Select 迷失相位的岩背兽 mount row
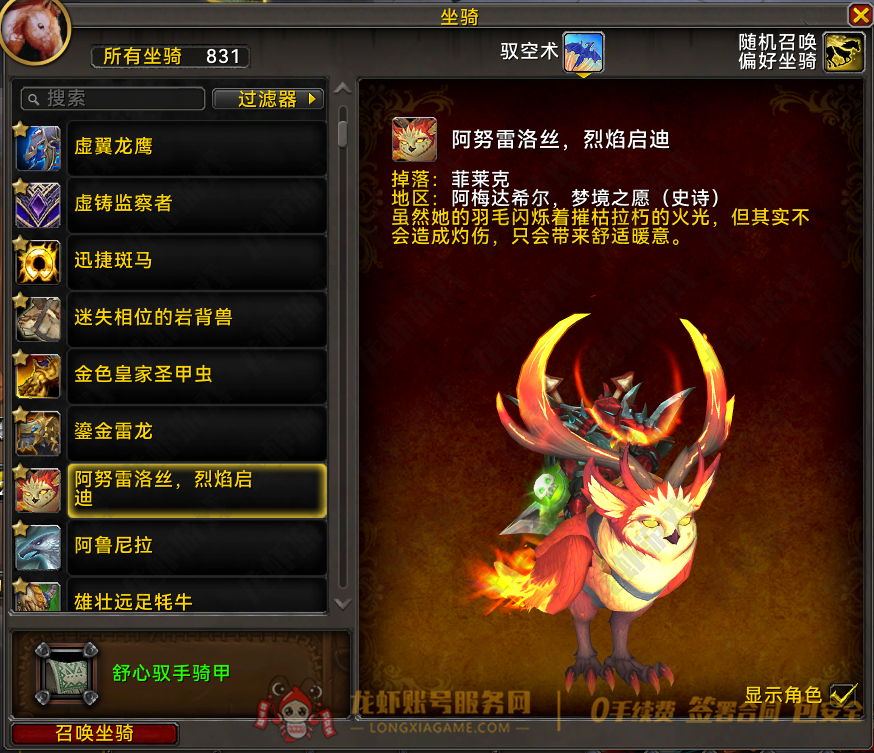874x753 pixels. pyautogui.click(x=197, y=318)
